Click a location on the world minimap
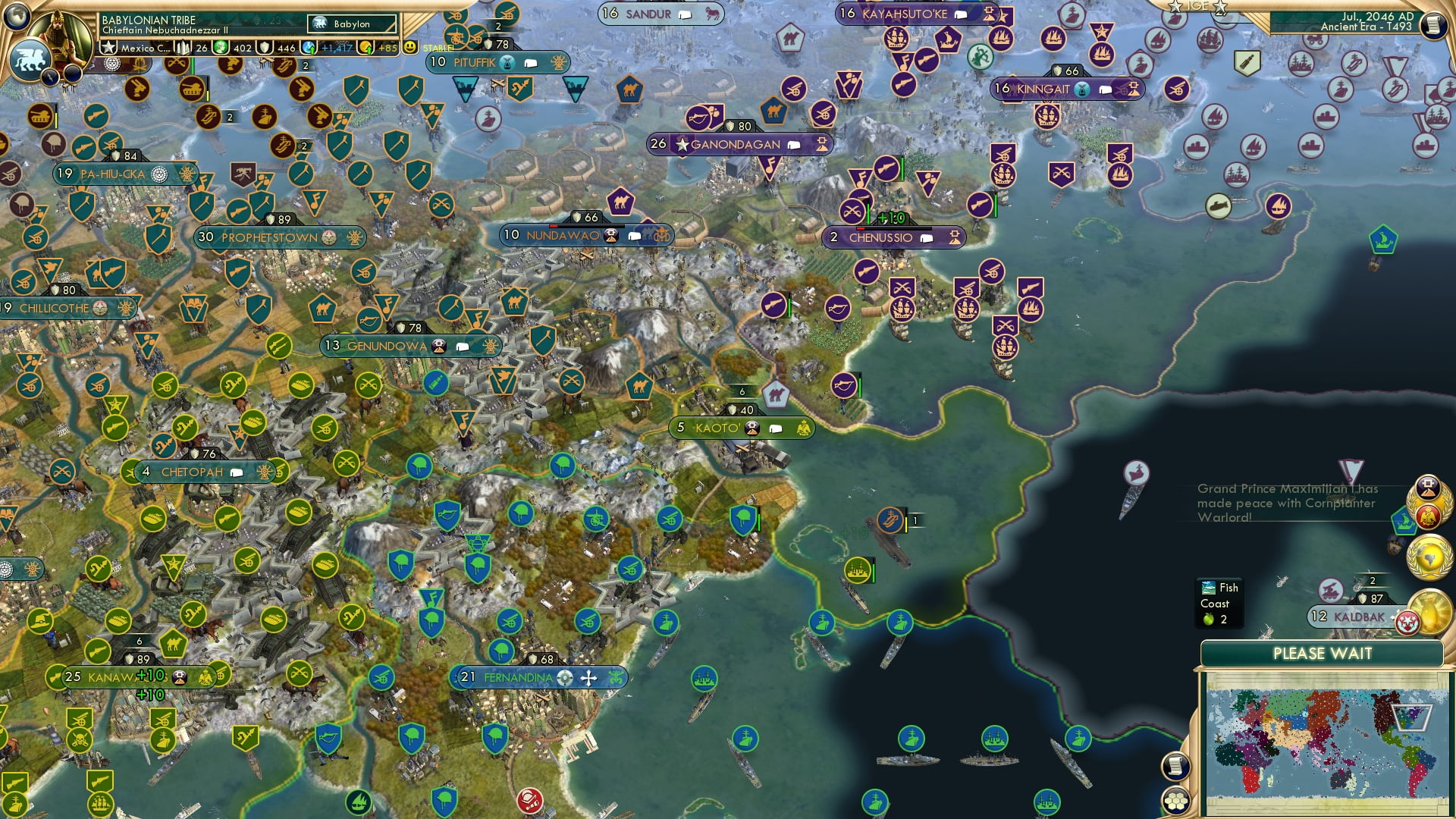Screen dimensions: 1456x819 tap(1323, 739)
